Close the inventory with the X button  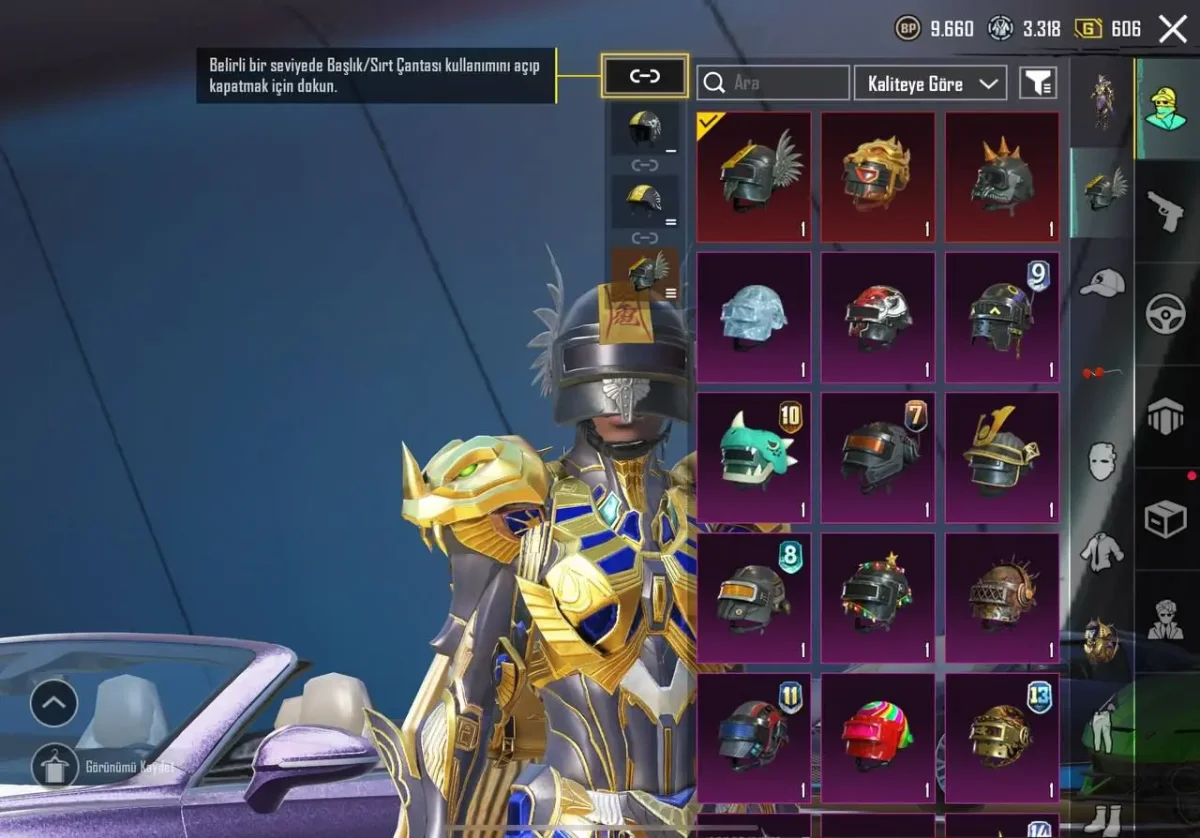1172,29
